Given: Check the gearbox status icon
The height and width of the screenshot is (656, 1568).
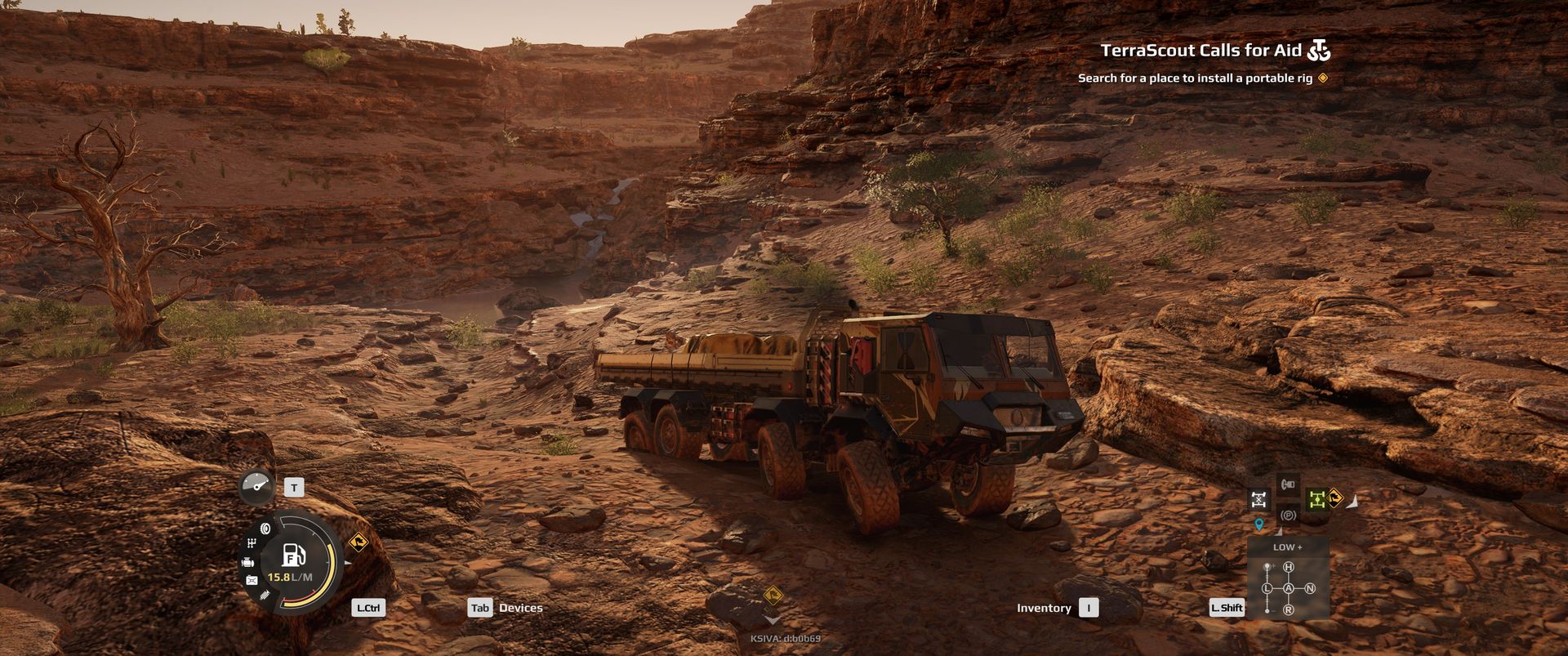Looking at the screenshot, I should coord(252,542).
